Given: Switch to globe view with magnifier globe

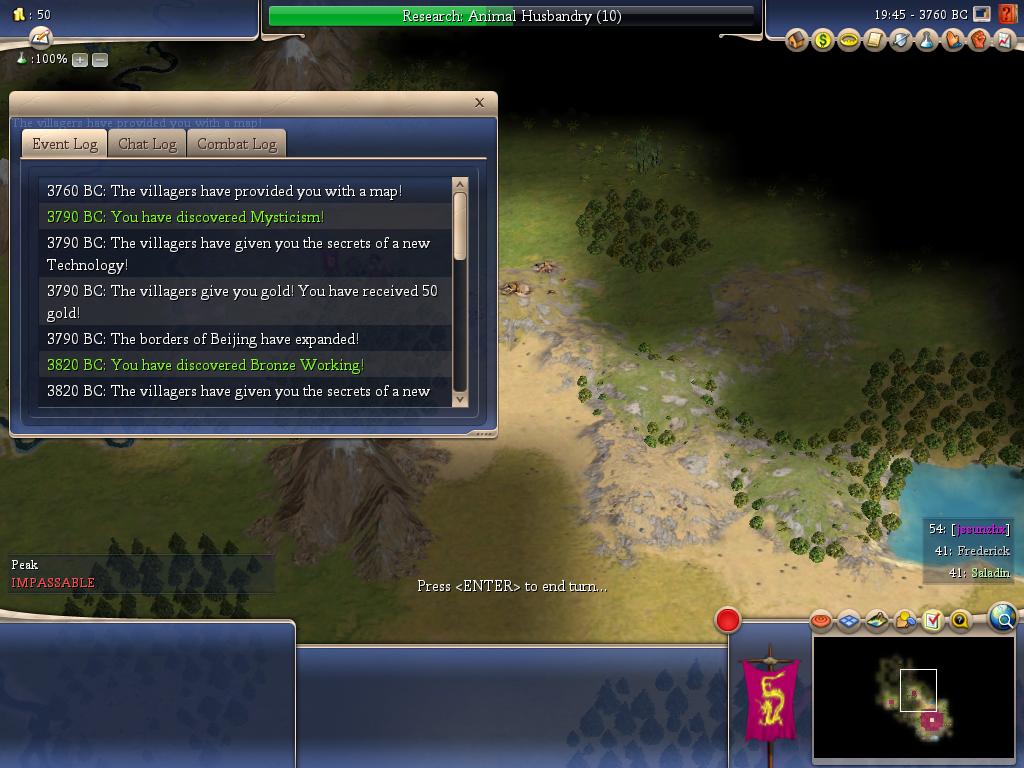Looking at the screenshot, I should click(x=1002, y=618).
